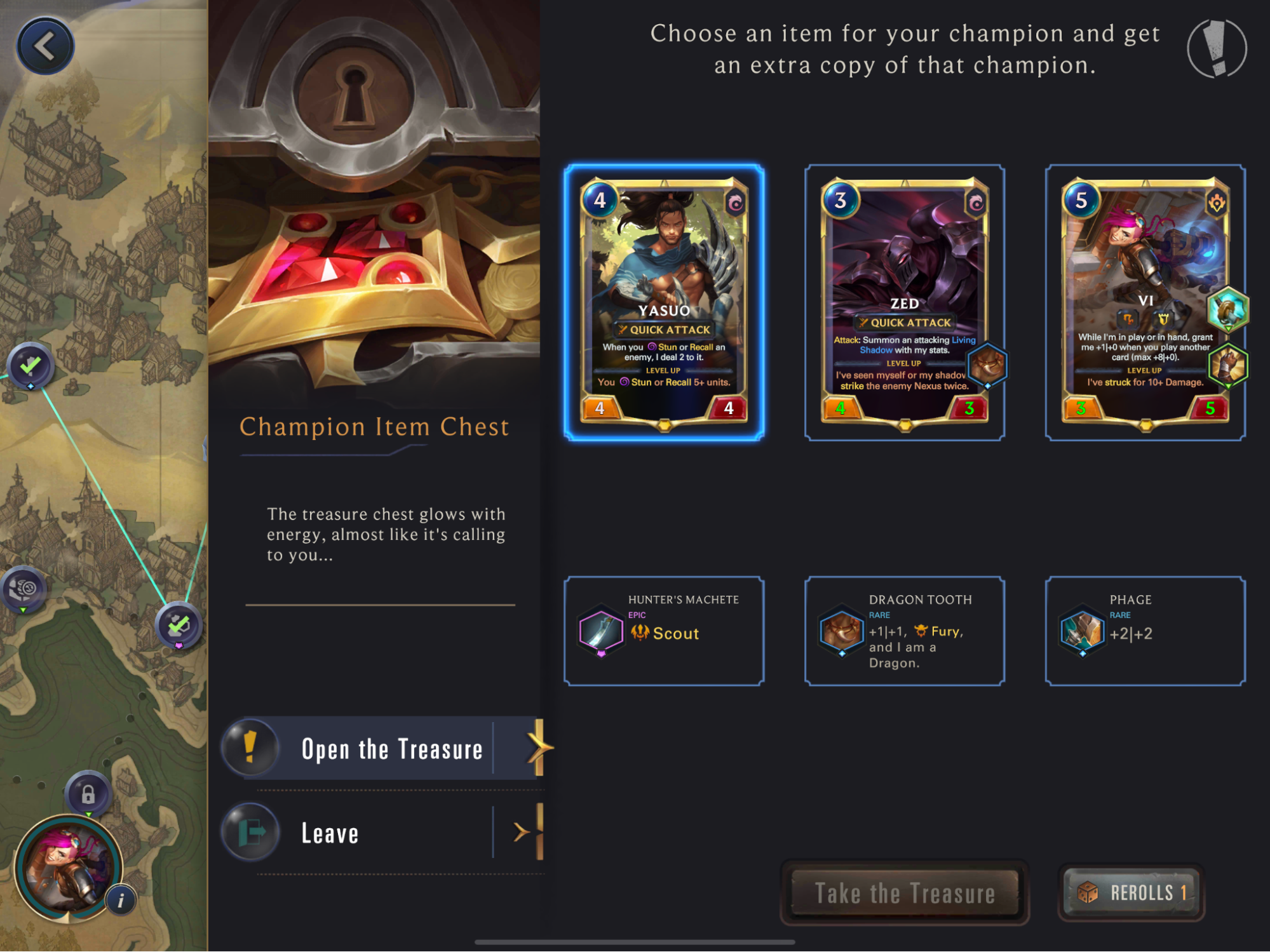
Task: Select the locked map node
Action: tap(88, 794)
